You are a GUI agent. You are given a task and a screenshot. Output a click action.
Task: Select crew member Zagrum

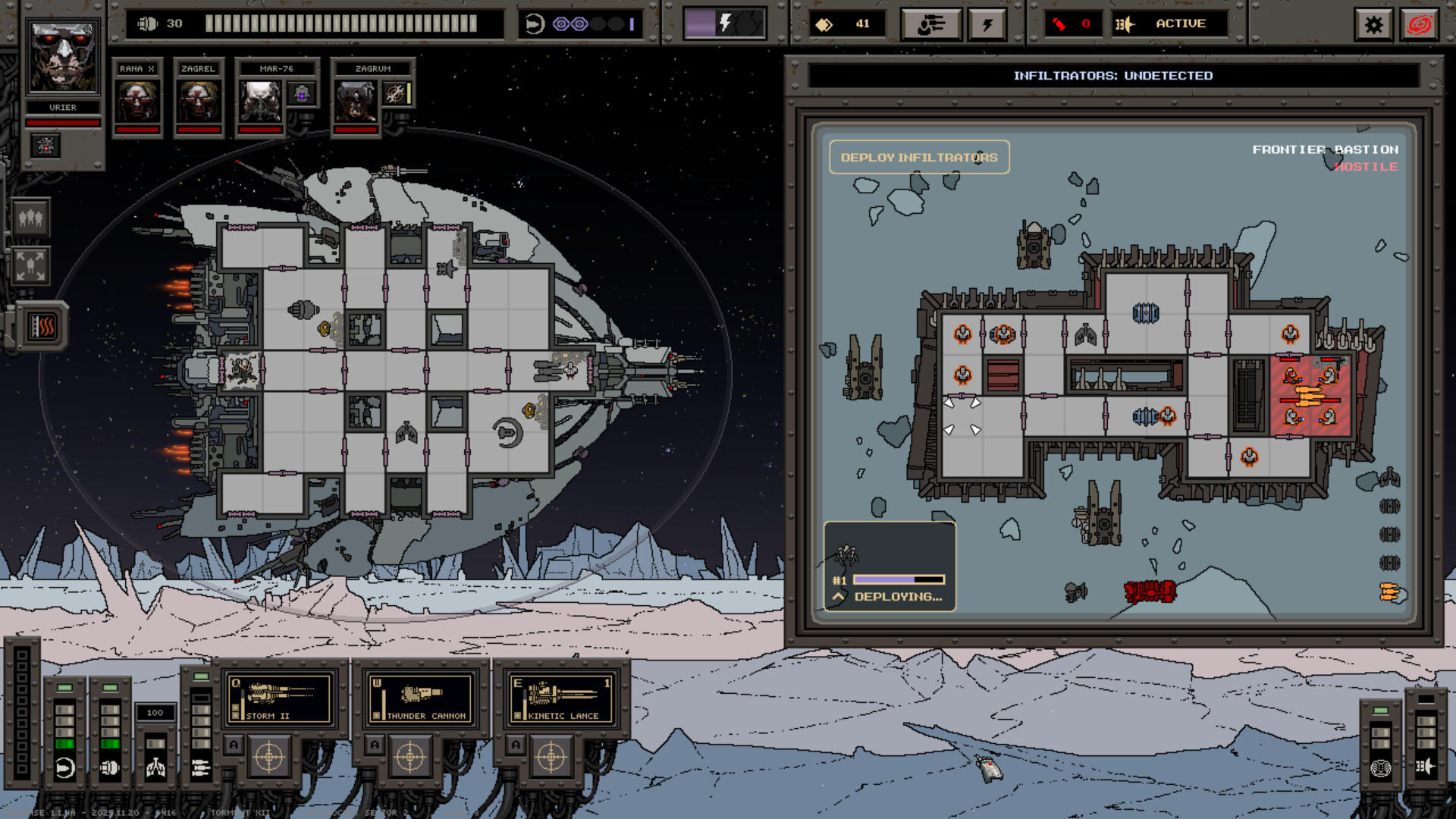(x=356, y=100)
